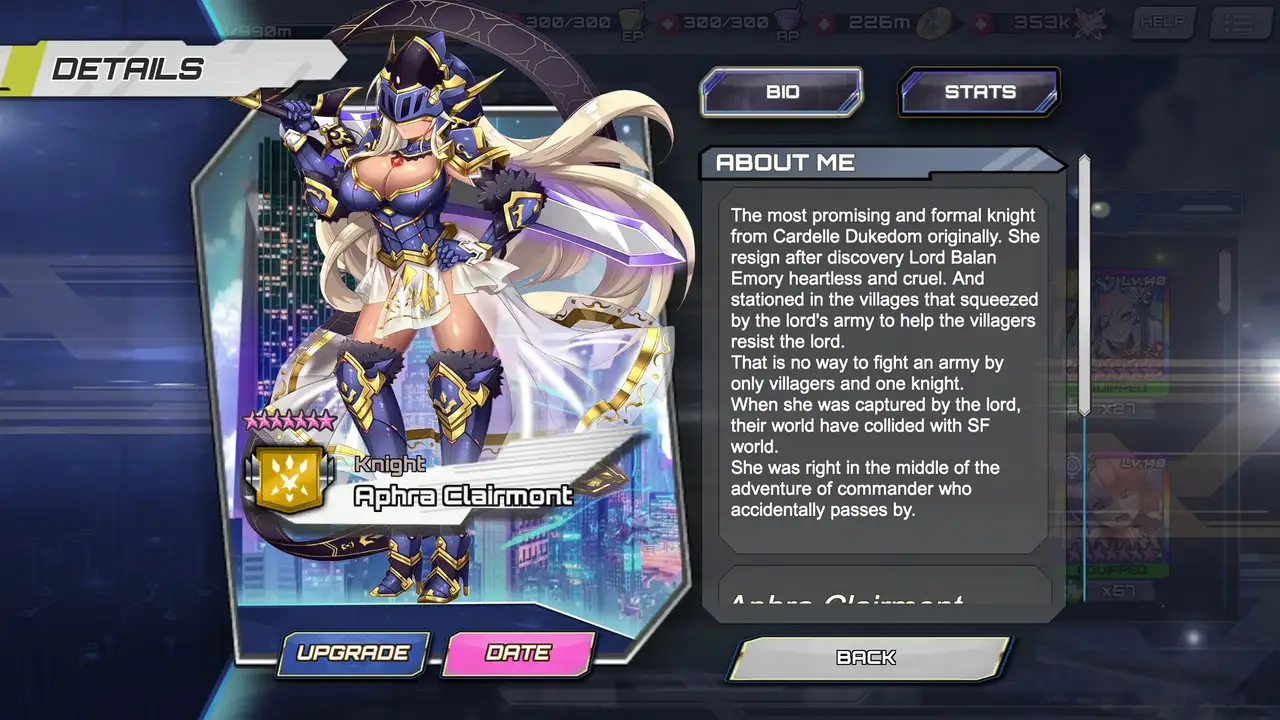Upgrade Aphra Clairmont
Viewport: 1280px width, 720px height.
point(353,653)
